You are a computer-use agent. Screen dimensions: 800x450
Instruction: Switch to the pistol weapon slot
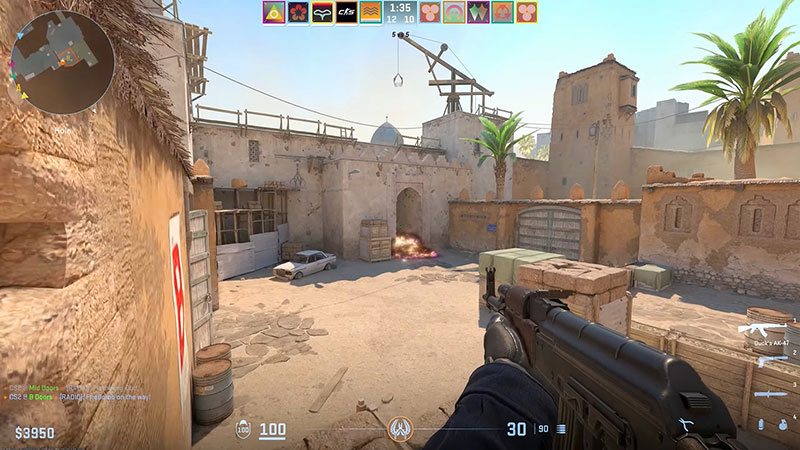773,360
